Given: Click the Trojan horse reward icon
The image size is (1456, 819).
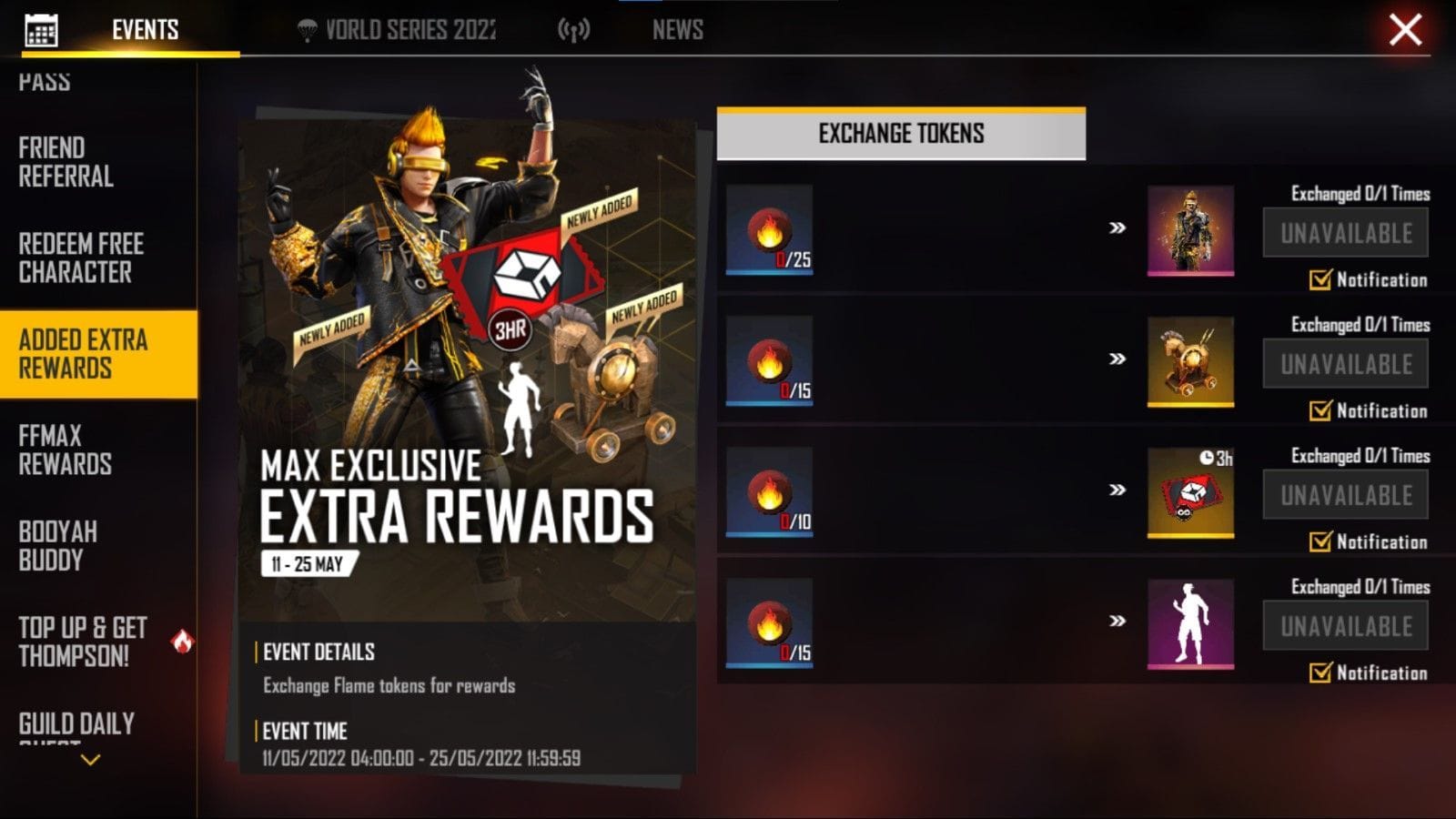Looking at the screenshot, I should [x=1189, y=361].
